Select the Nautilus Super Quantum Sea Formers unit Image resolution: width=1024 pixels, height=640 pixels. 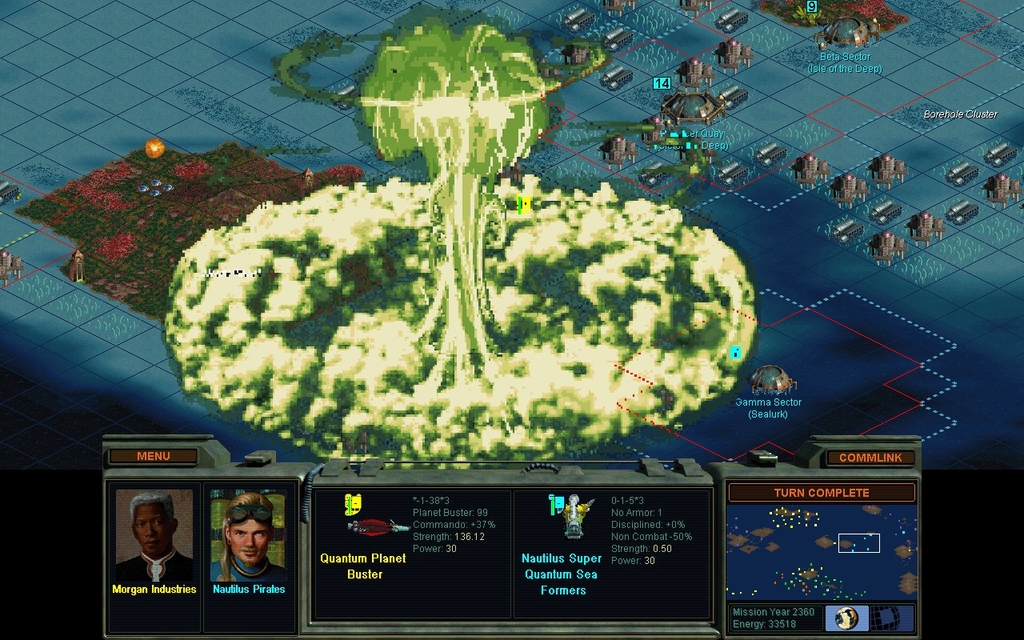coord(573,517)
